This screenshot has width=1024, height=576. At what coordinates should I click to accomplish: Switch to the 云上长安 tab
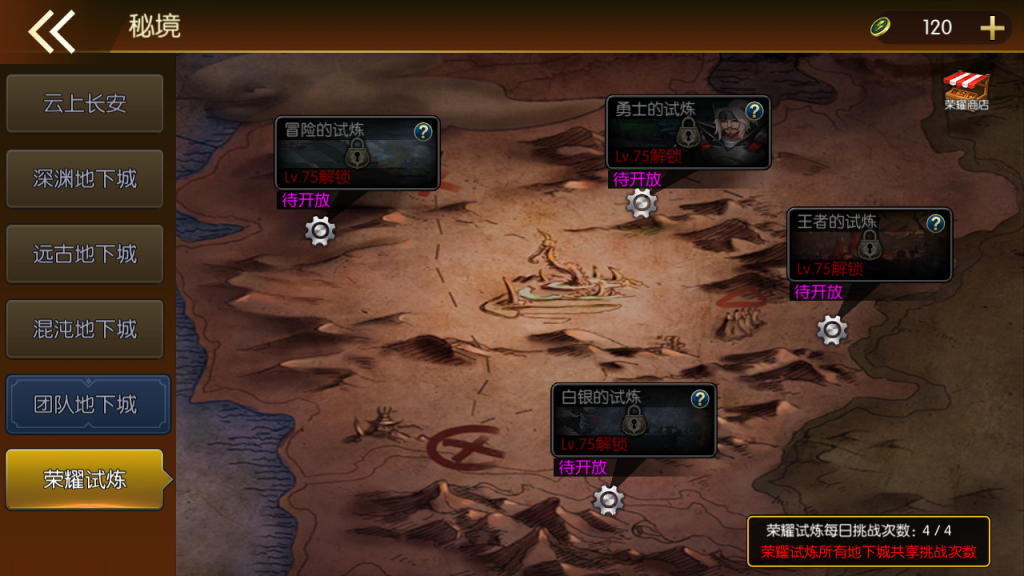click(85, 103)
